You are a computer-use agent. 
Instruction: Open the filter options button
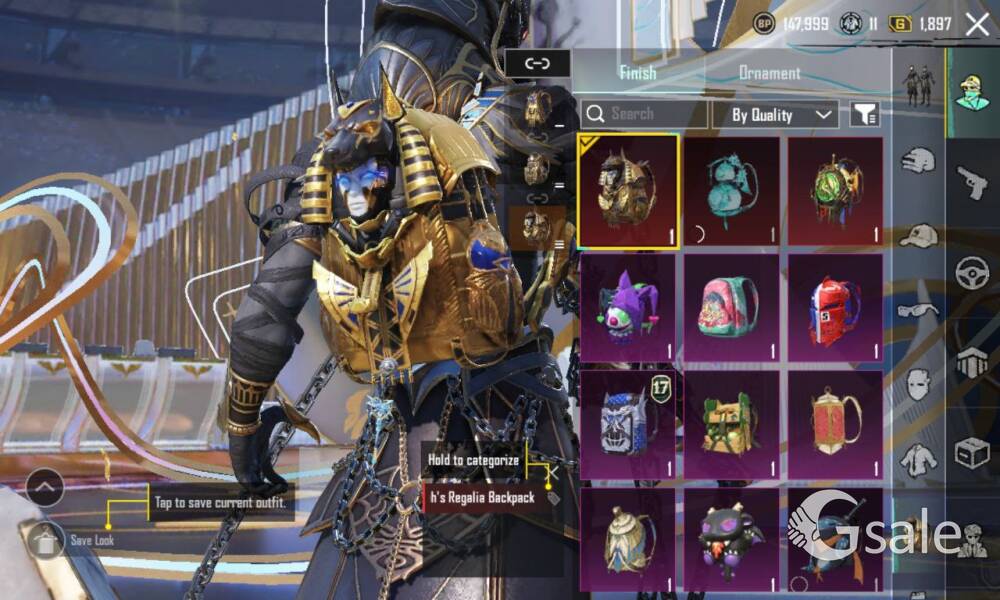(x=865, y=115)
